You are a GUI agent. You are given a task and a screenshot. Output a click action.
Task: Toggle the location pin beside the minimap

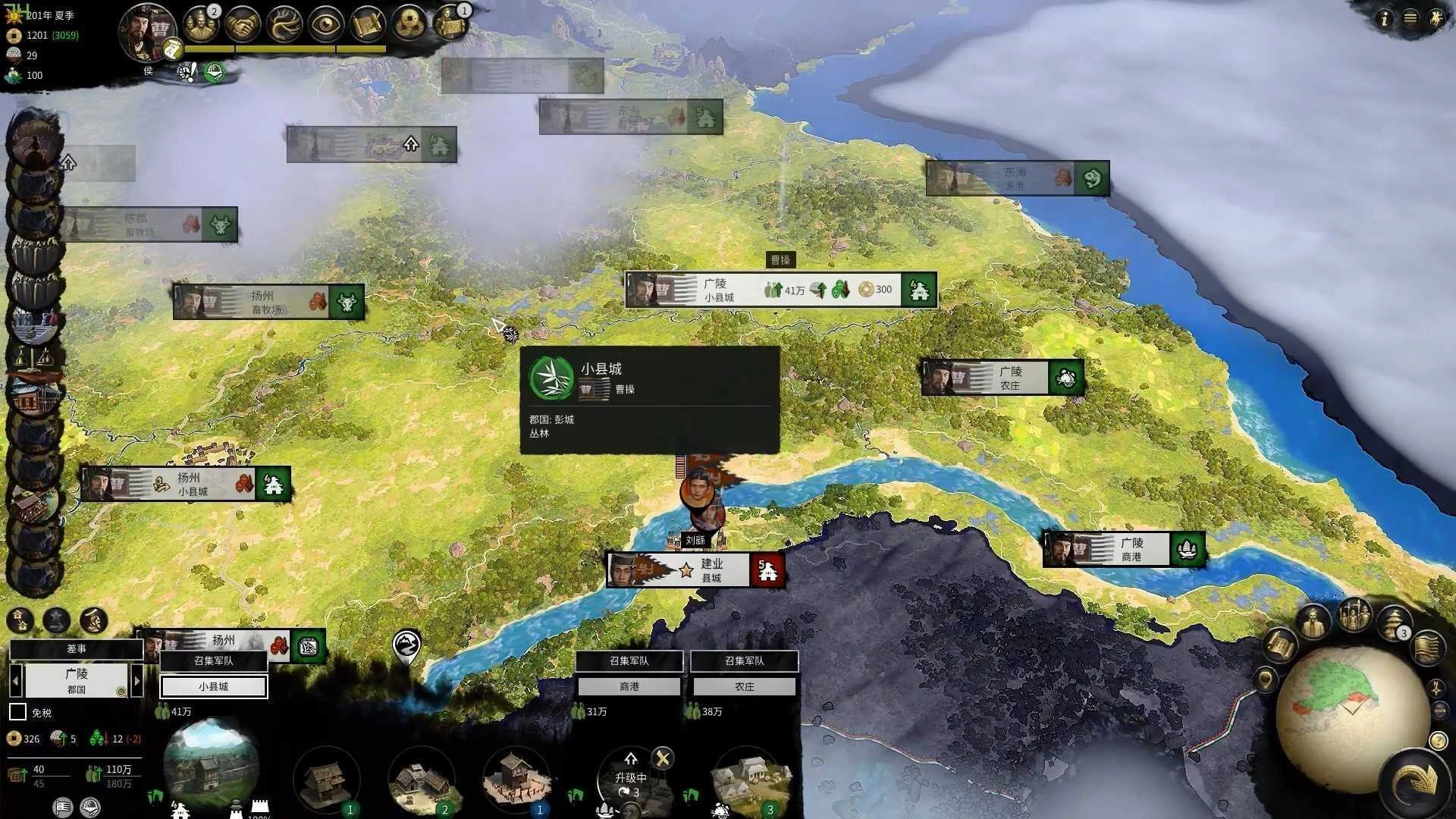pyautogui.click(x=1267, y=679)
